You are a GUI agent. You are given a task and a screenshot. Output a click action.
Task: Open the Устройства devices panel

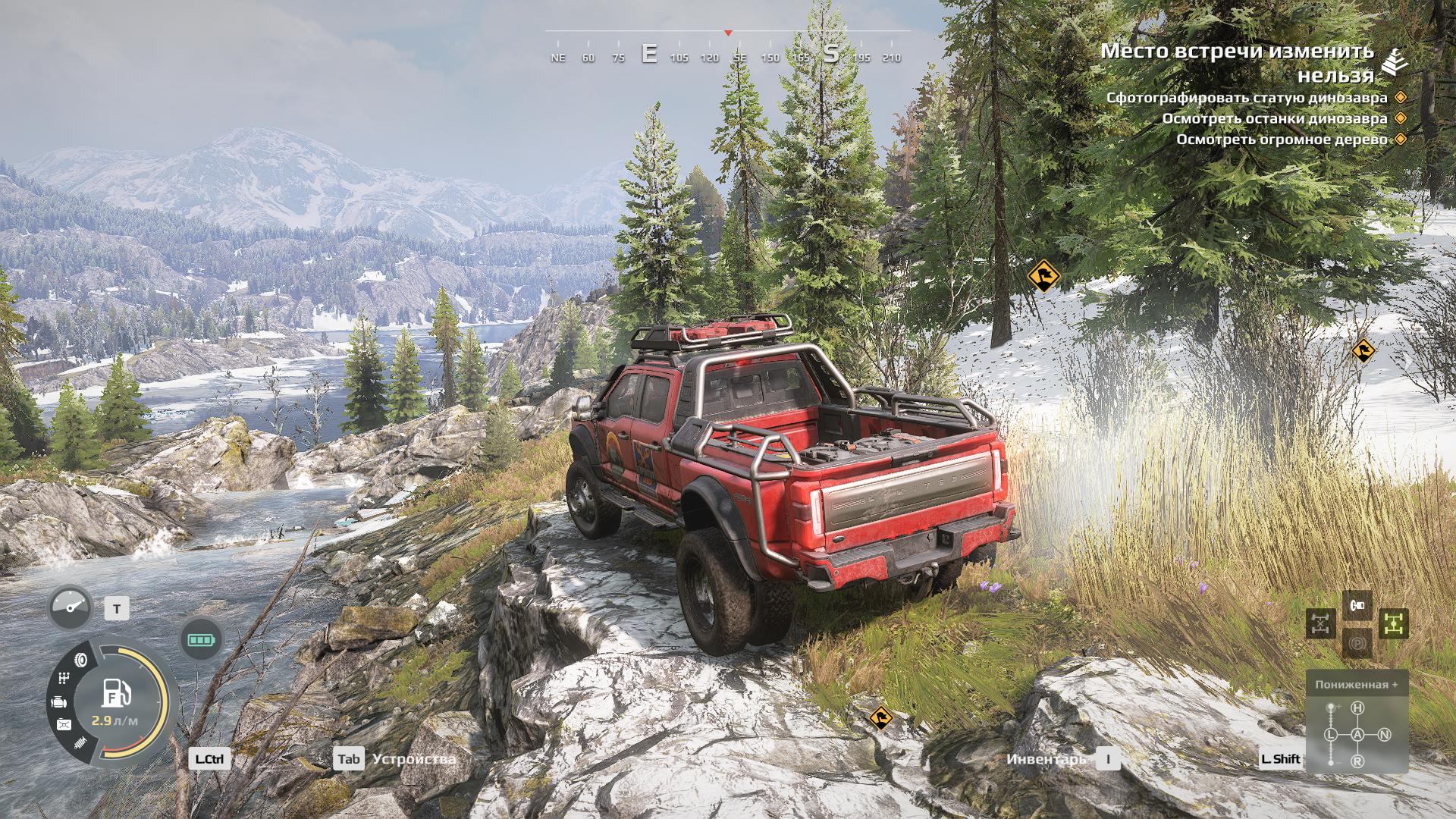[x=413, y=759]
